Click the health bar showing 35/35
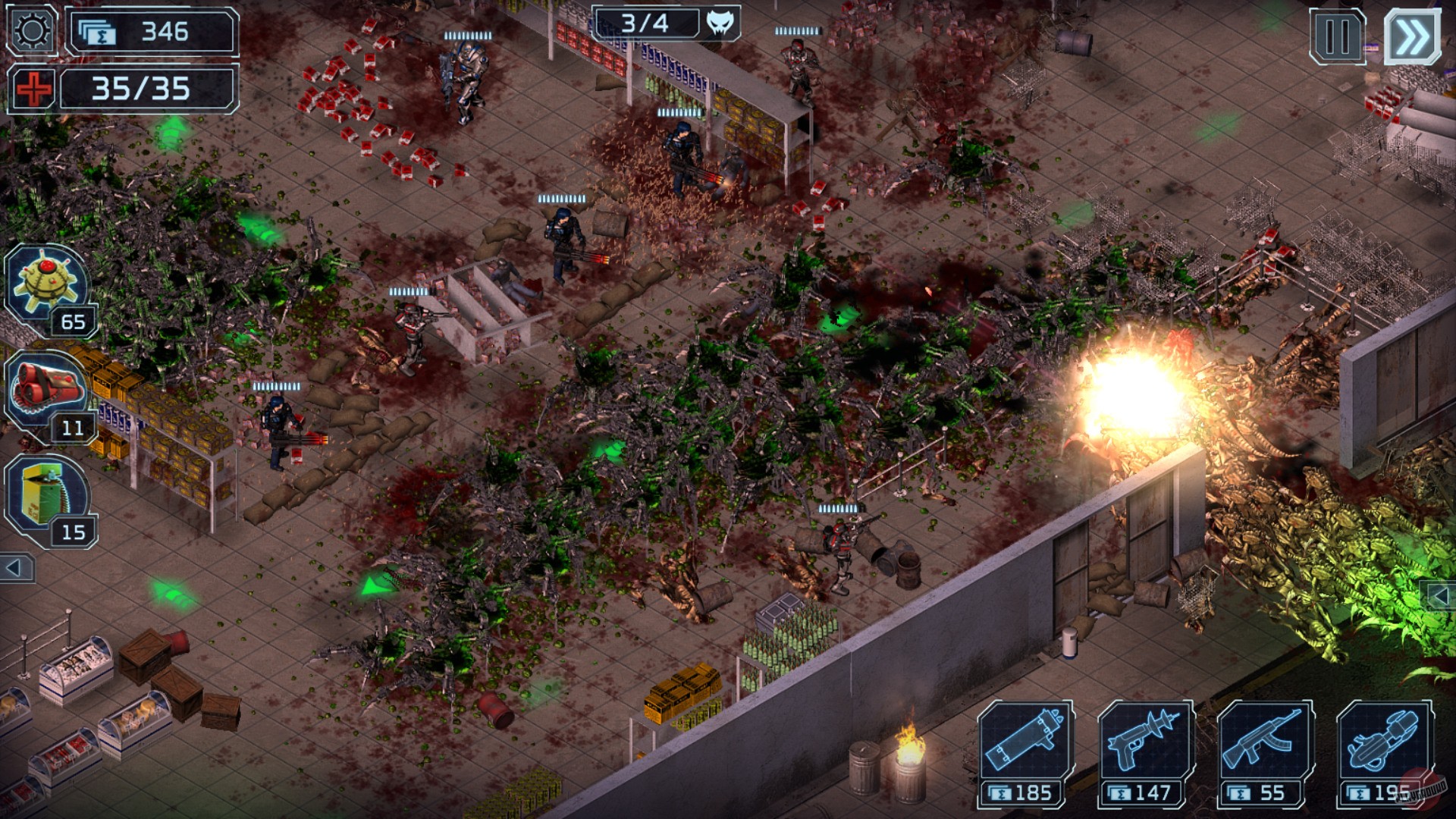This screenshot has width=1456, height=819. click(144, 87)
